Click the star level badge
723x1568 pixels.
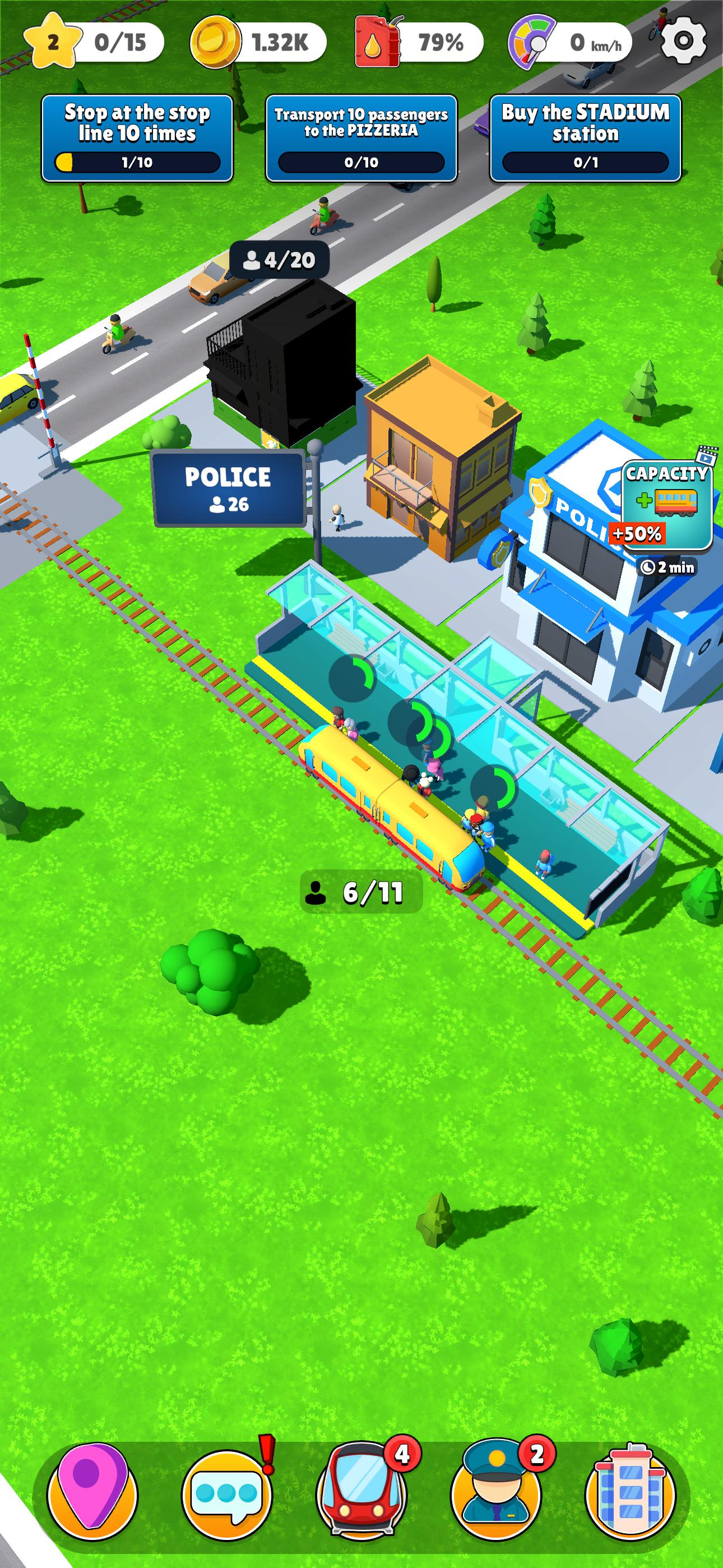tap(54, 40)
